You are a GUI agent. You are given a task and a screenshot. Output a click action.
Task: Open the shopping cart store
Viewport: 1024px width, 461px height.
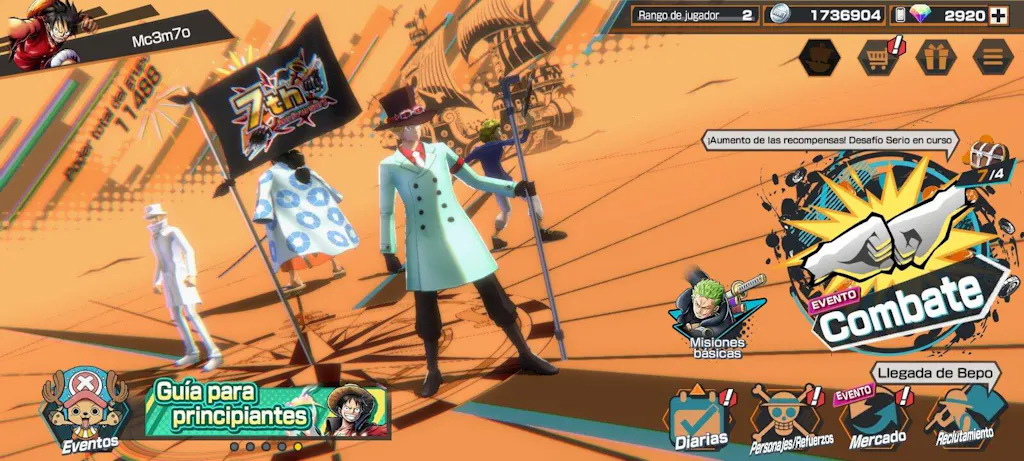coord(878,56)
